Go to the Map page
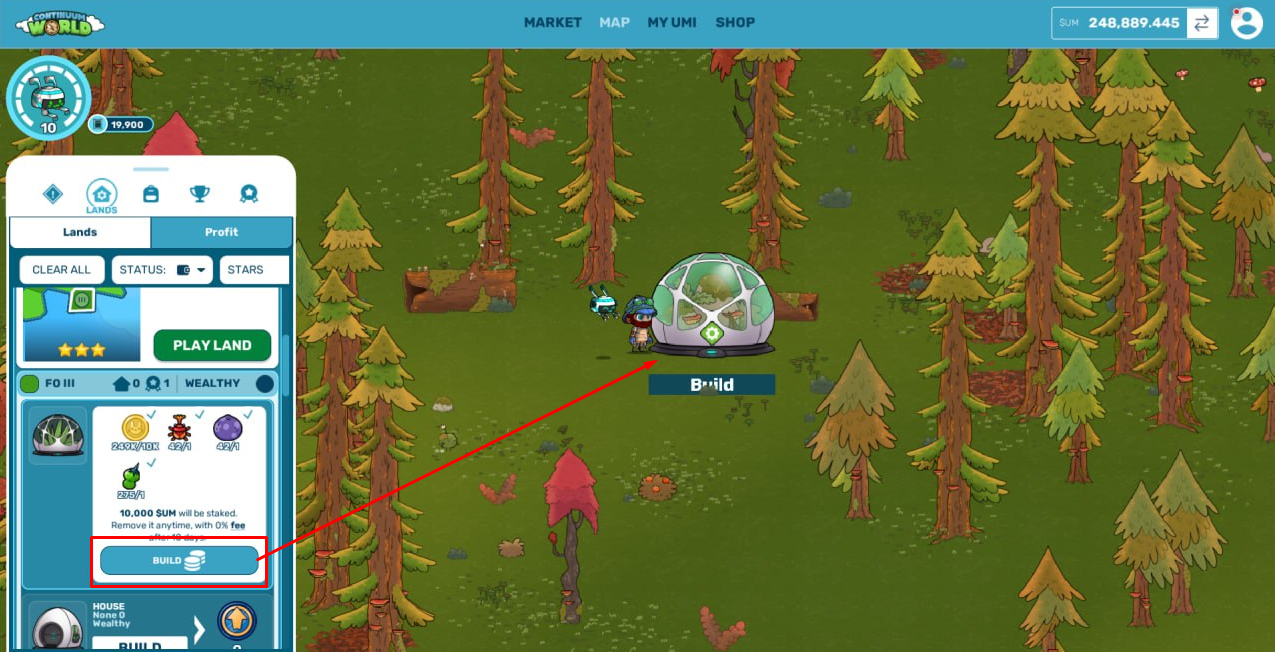 pyautogui.click(x=614, y=22)
